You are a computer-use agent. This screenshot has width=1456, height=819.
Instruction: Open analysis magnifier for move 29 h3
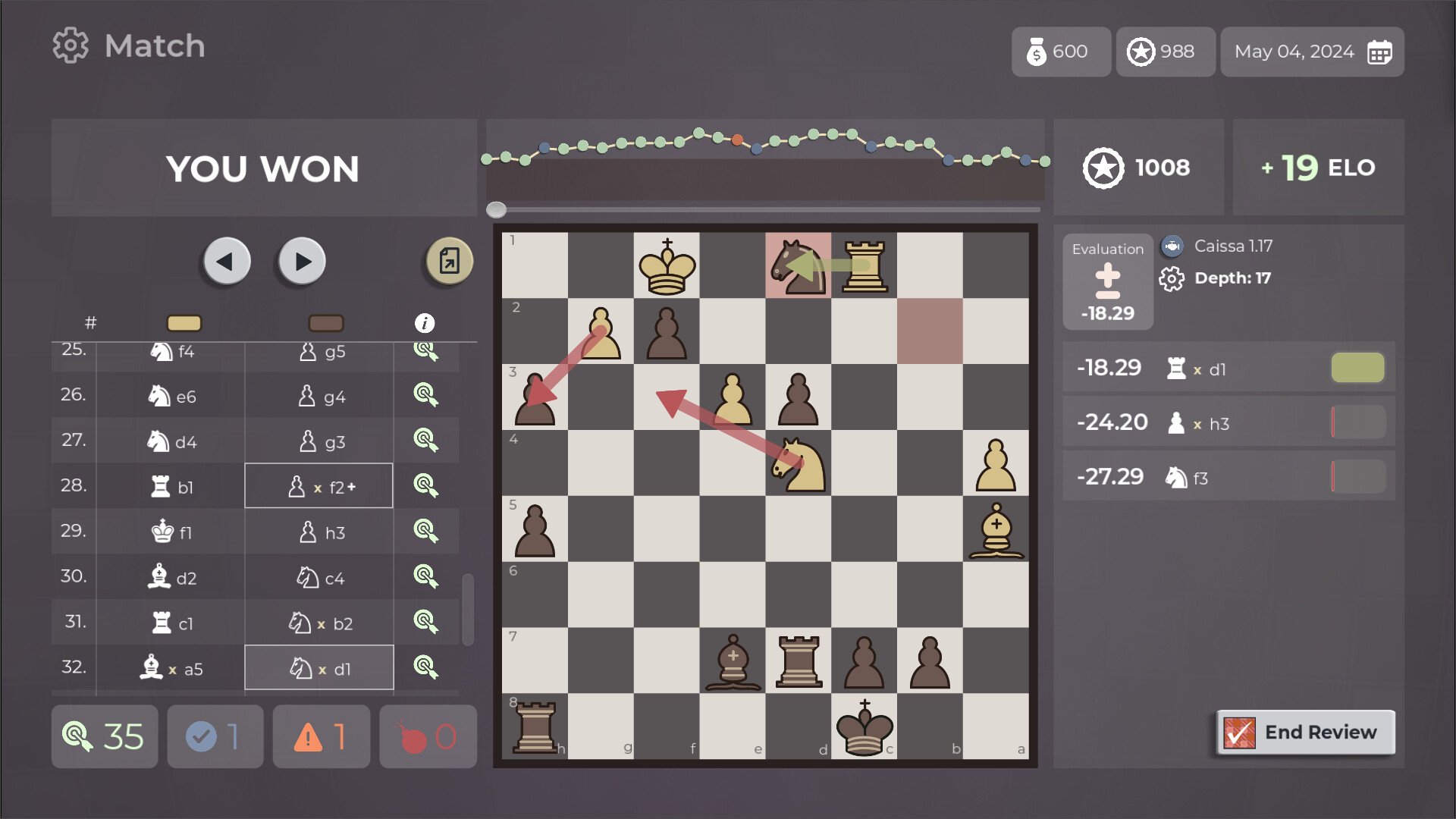click(427, 532)
